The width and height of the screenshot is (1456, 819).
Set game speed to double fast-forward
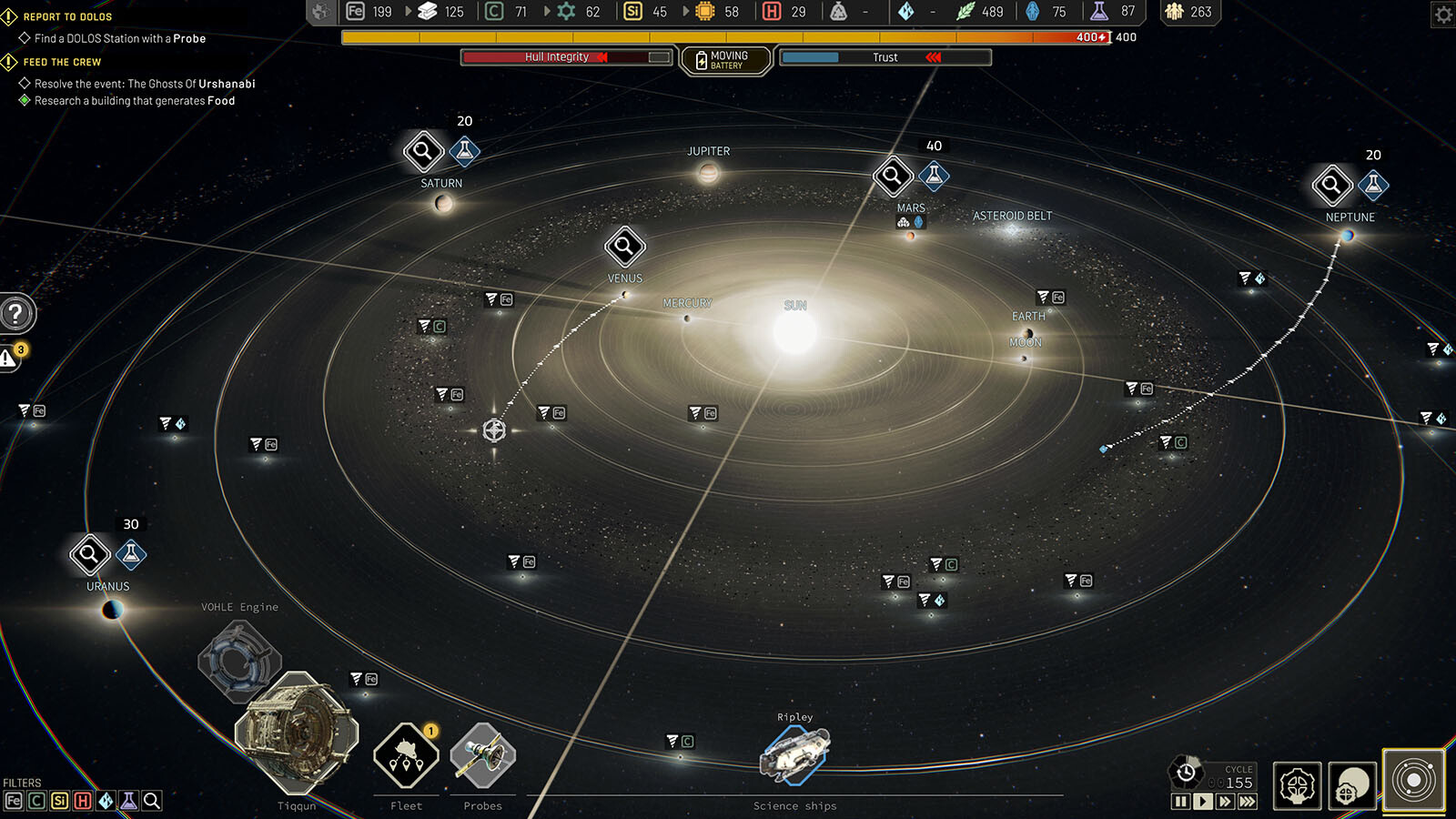(x=1225, y=802)
